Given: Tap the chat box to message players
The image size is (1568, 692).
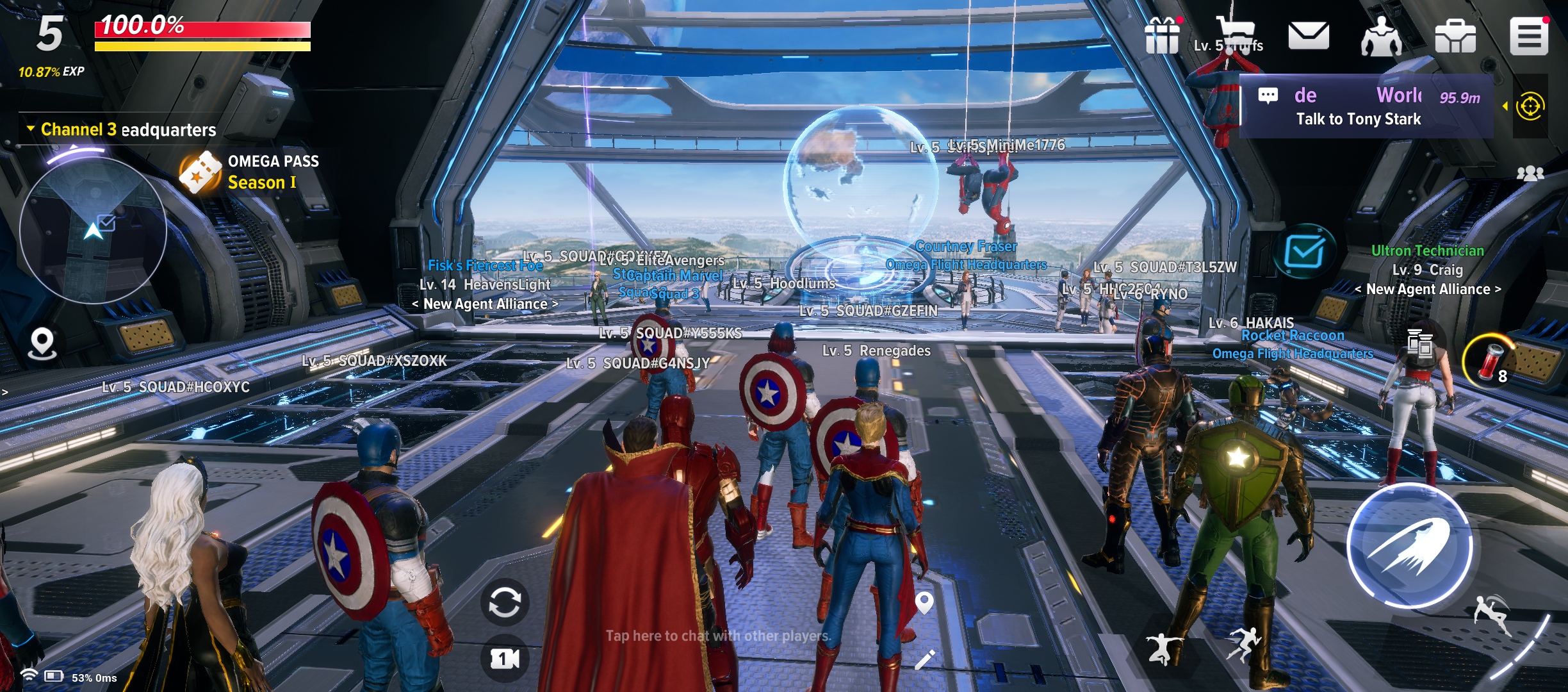Looking at the screenshot, I should [717, 636].
